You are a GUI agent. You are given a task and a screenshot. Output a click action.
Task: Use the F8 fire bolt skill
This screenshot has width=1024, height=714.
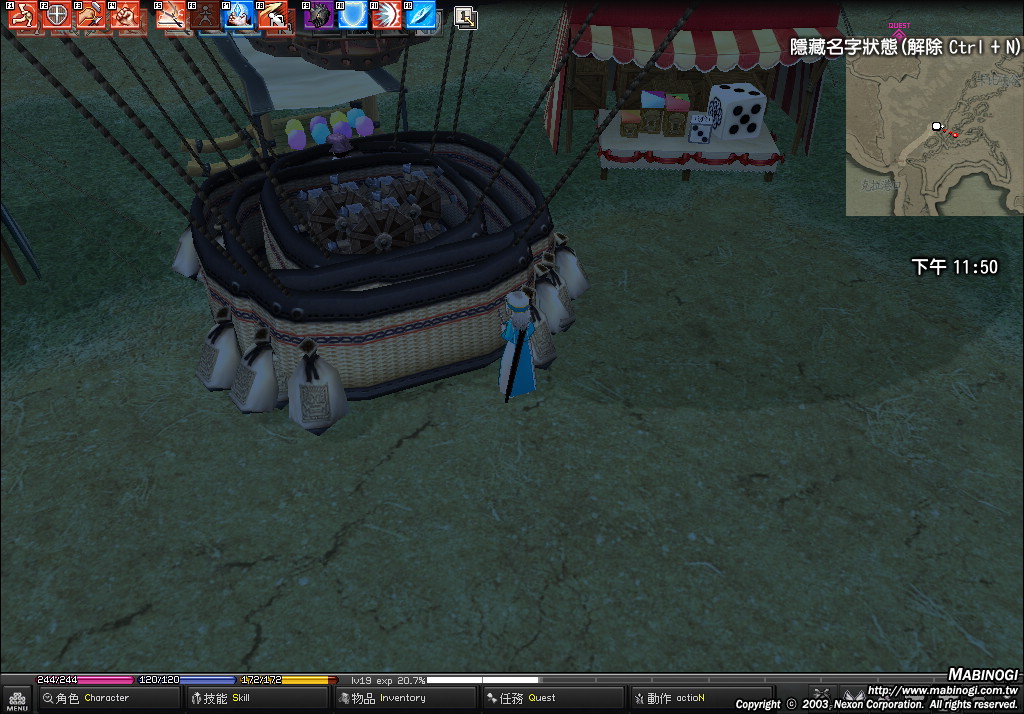[274, 16]
